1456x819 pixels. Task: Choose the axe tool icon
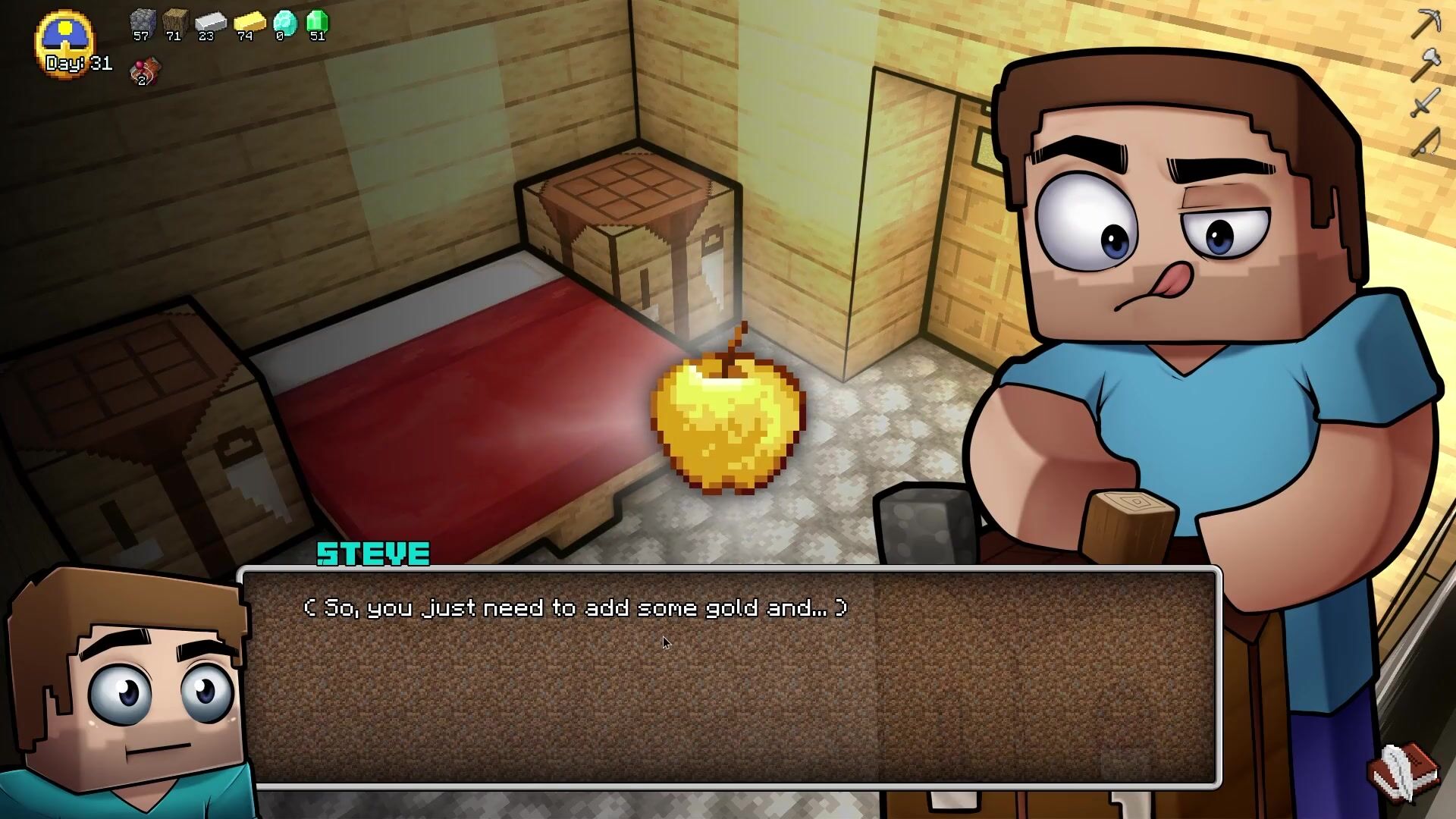(1425, 64)
